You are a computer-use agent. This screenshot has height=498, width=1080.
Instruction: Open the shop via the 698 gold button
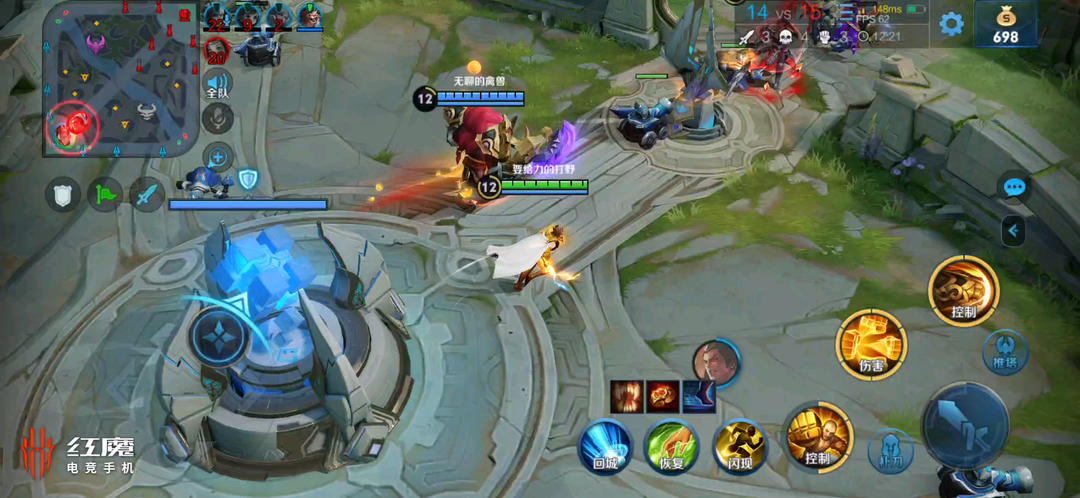pos(1005,24)
